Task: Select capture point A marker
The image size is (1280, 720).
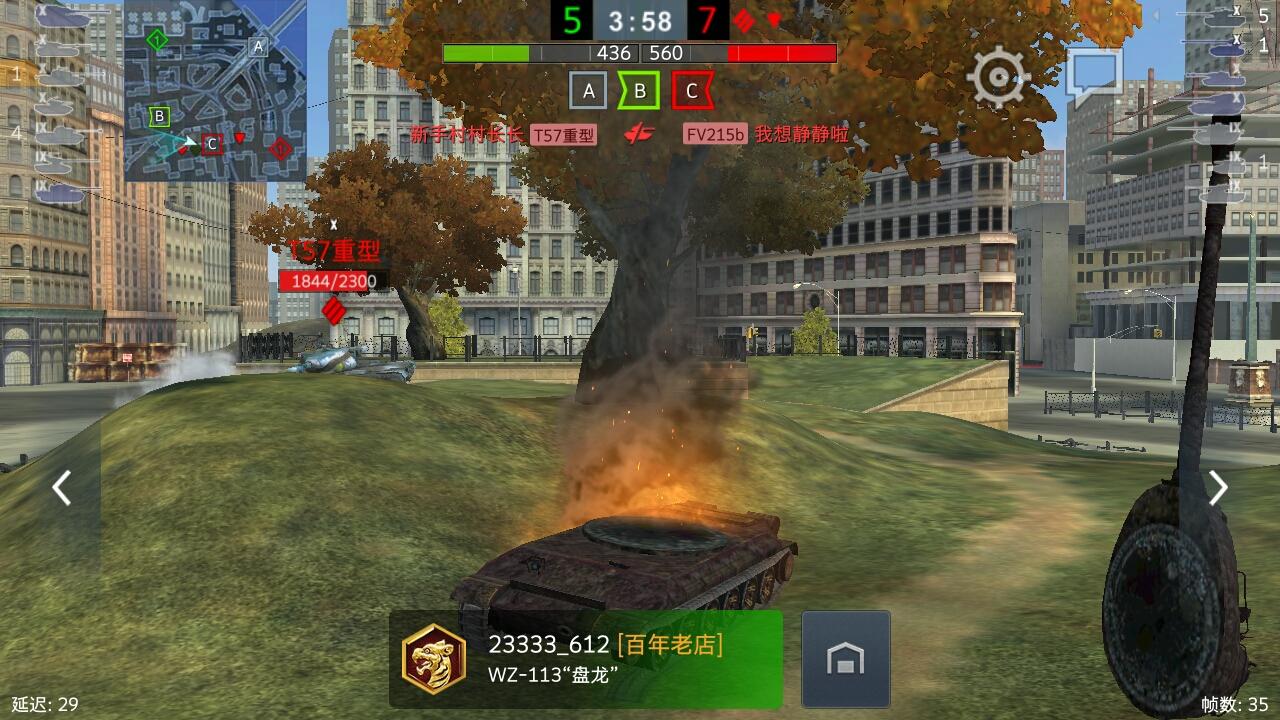Action: 590,89
